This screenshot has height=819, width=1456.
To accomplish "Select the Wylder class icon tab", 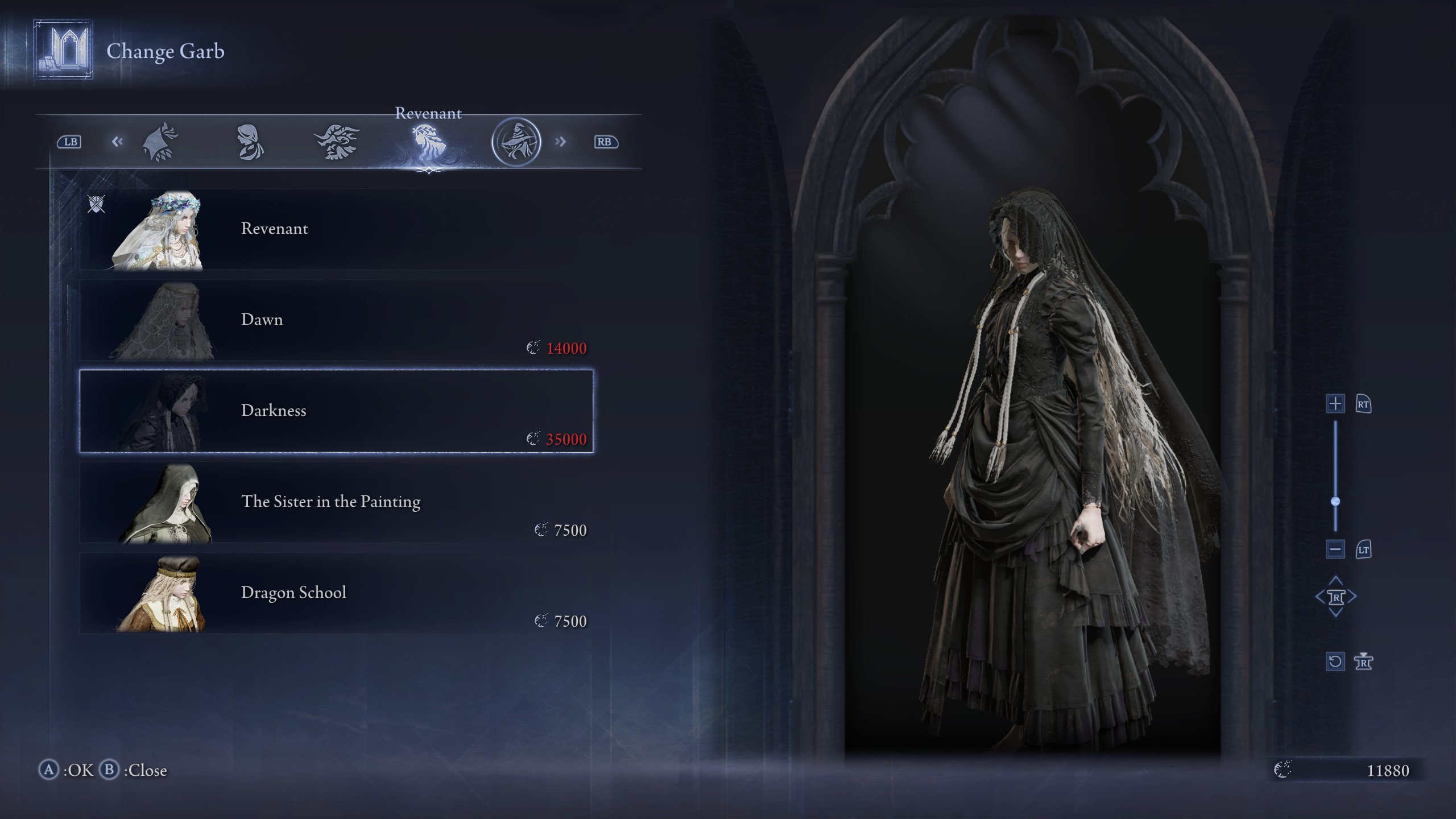I will [161, 141].
